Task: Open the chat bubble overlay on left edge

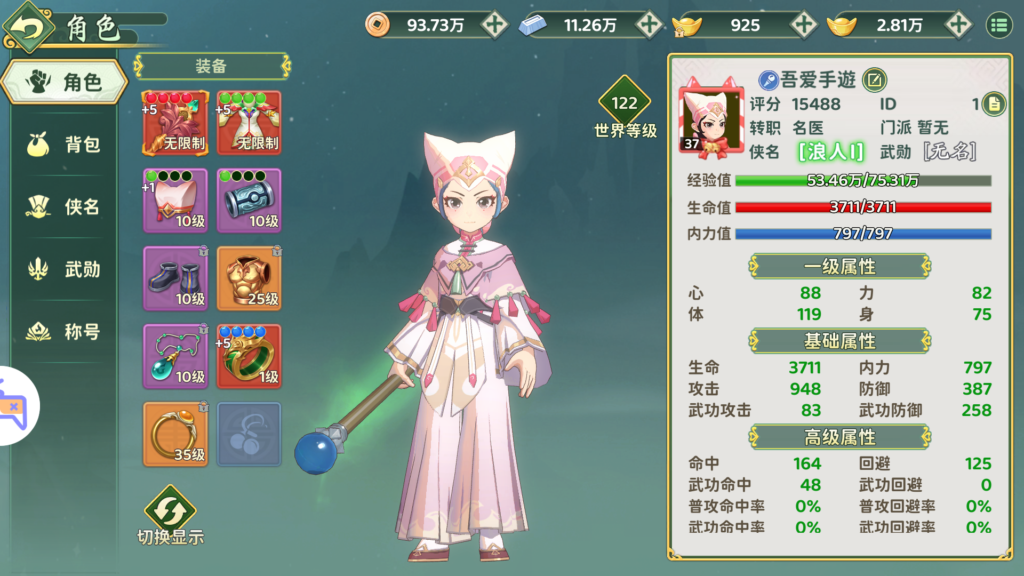Action: [15, 408]
